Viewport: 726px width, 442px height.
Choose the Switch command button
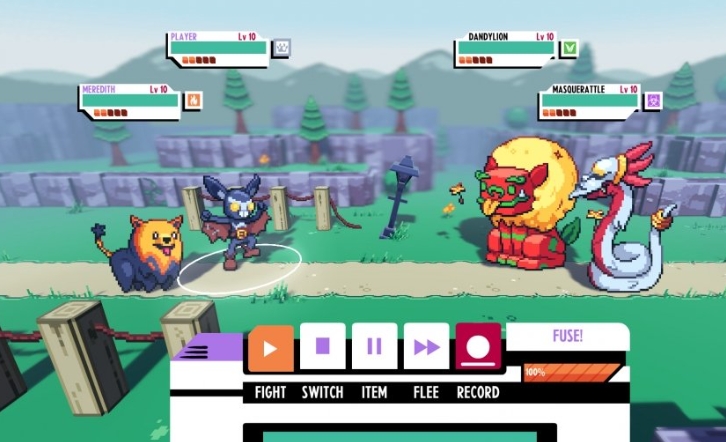[x=322, y=348]
